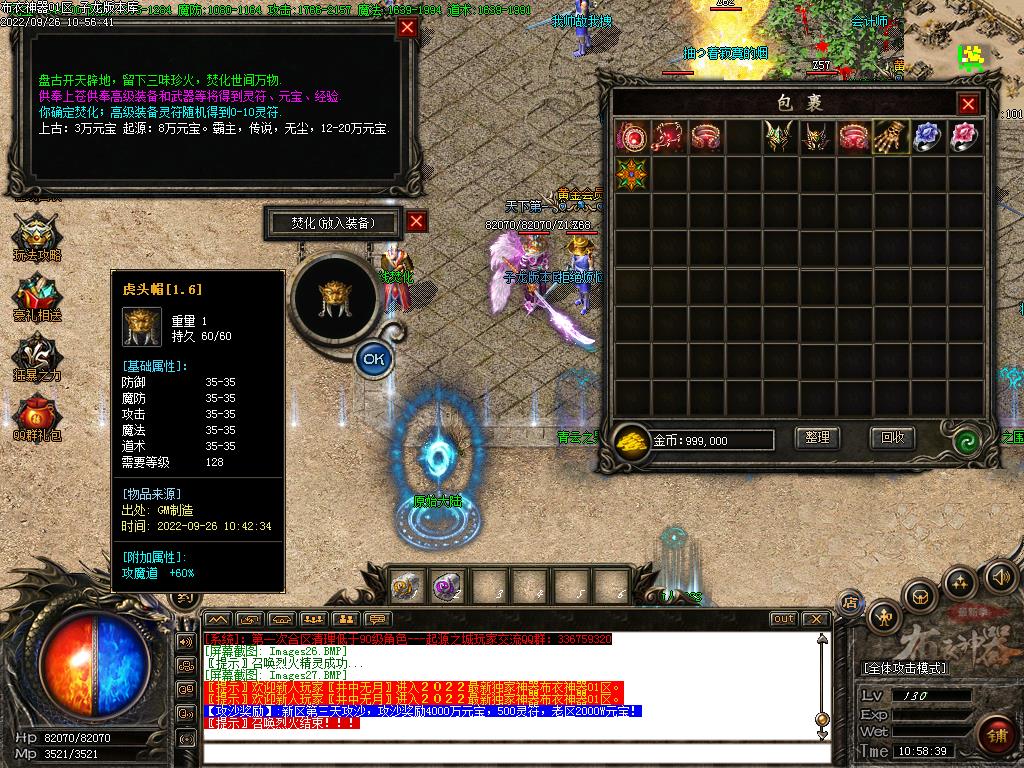
Task: Close the NPC dialogue window
Action: (x=407, y=28)
